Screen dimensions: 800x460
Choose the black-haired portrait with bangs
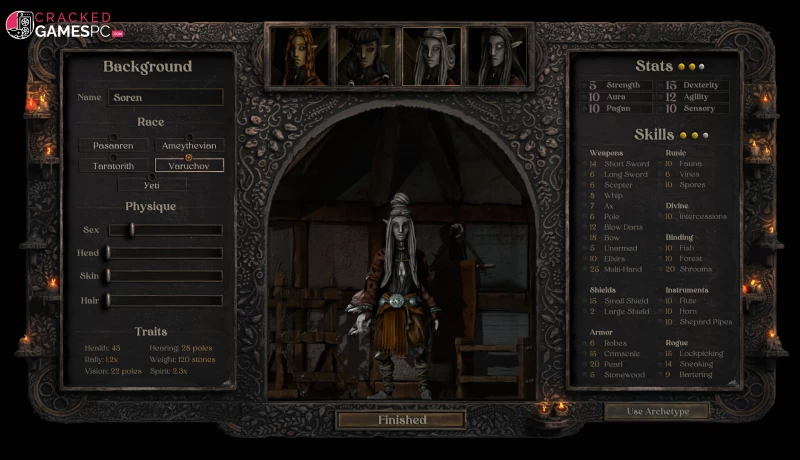pyautogui.click(x=366, y=55)
